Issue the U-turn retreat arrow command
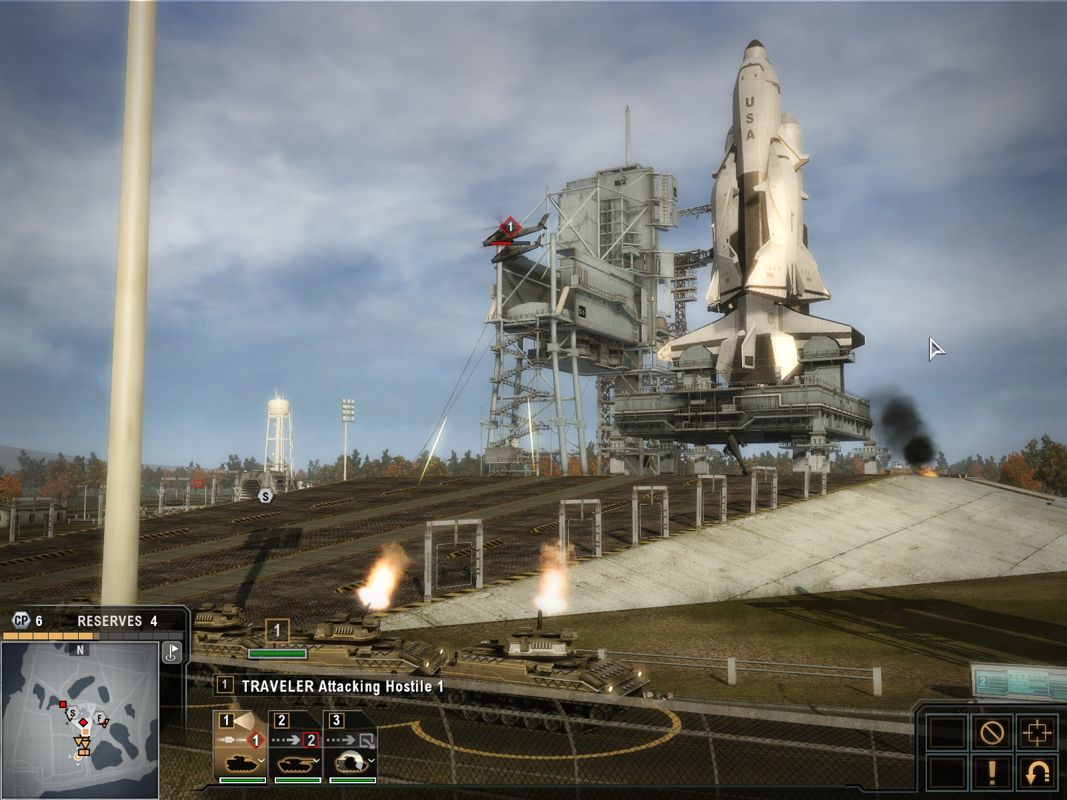Viewport: 1067px width, 800px height. 1037,772
